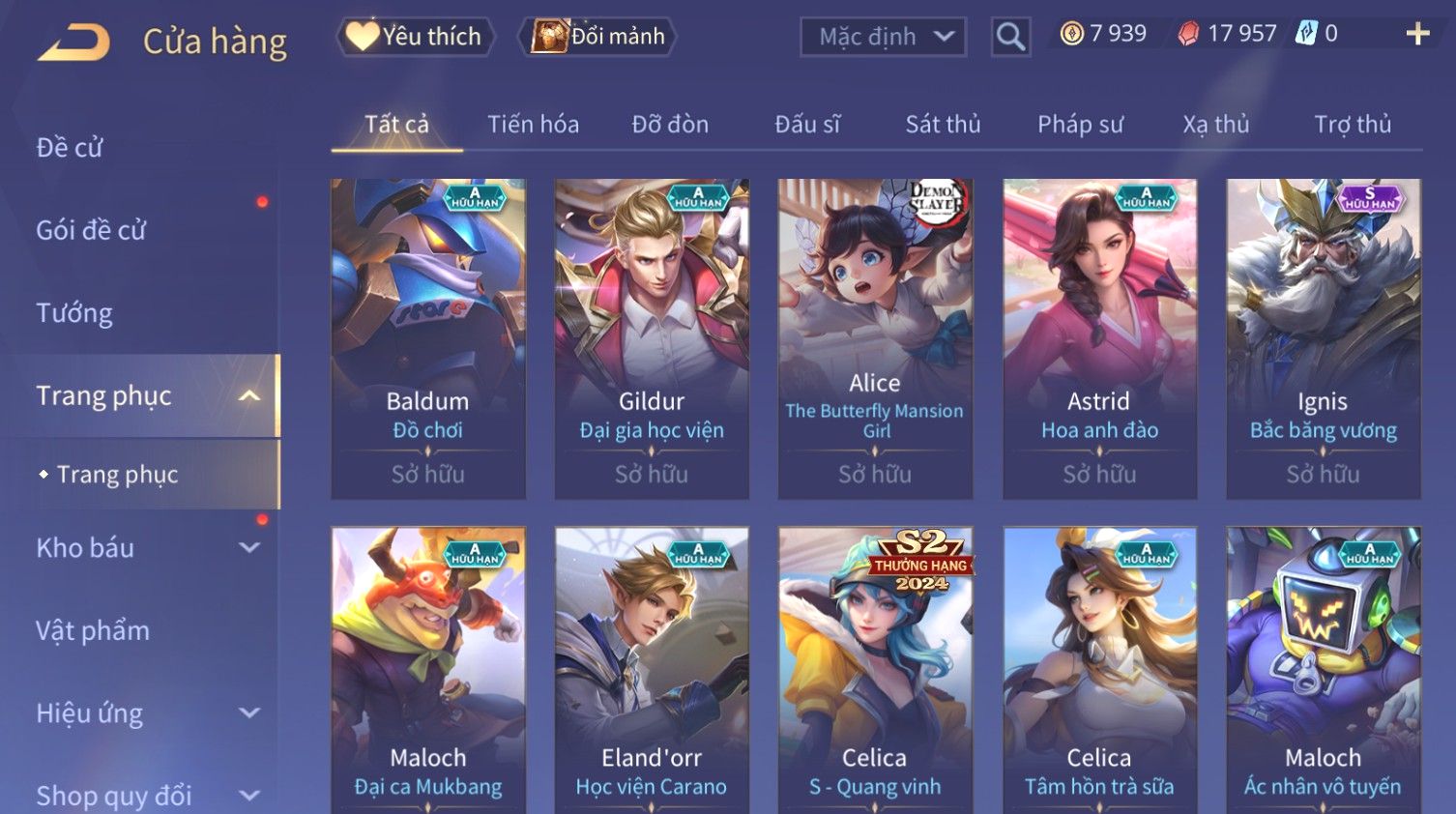Viewport: 1456px width, 814px height.
Task: Switch to the Tiến hóa tab
Action: 533,125
